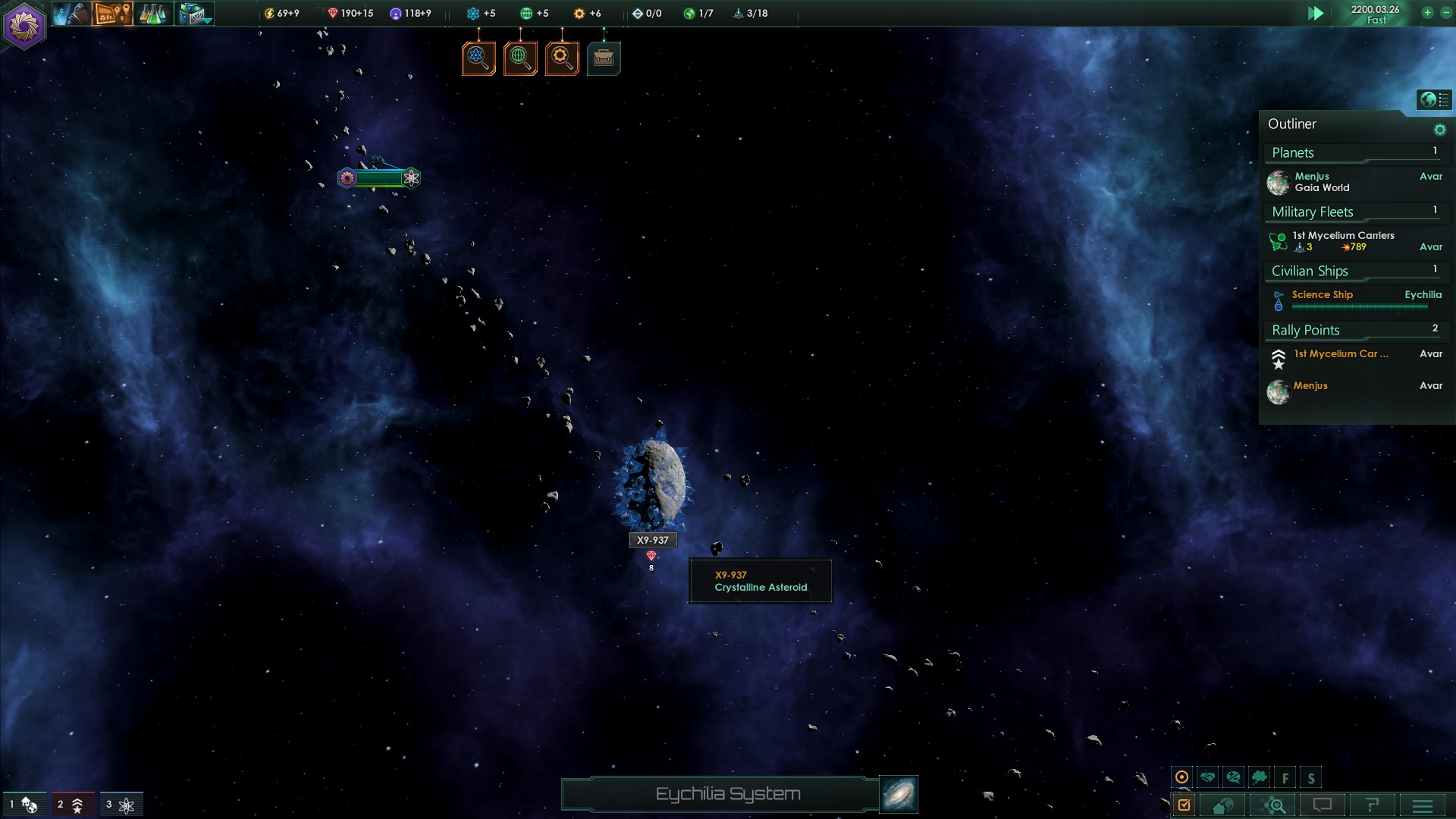Select control group 2 fleet shortcut

72,805
